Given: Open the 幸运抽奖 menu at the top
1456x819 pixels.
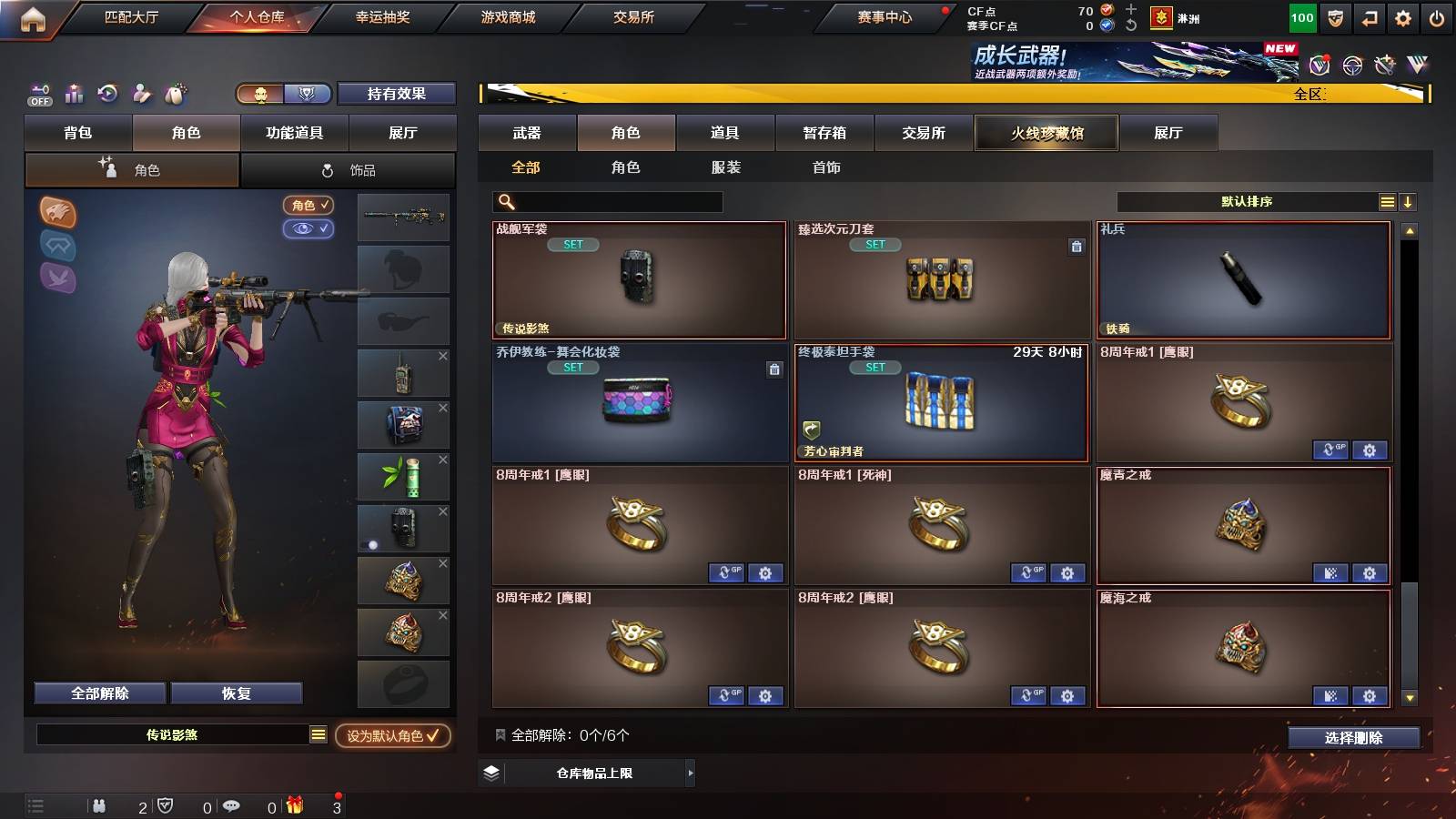Looking at the screenshot, I should [382, 16].
